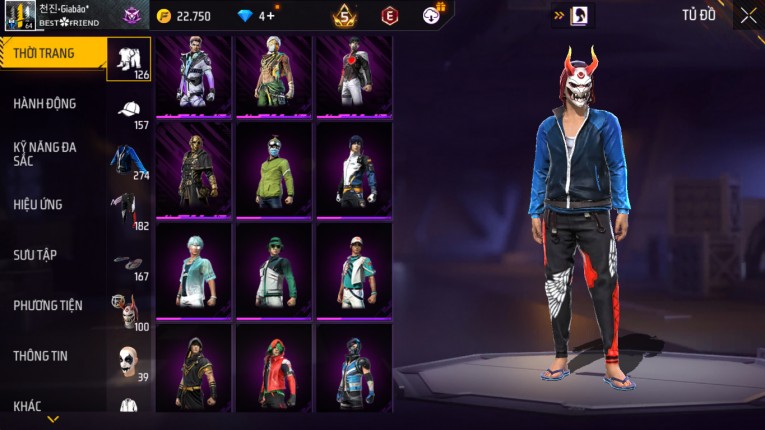Open the player profile avatar
The height and width of the screenshot is (430, 765).
pos(20,15)
